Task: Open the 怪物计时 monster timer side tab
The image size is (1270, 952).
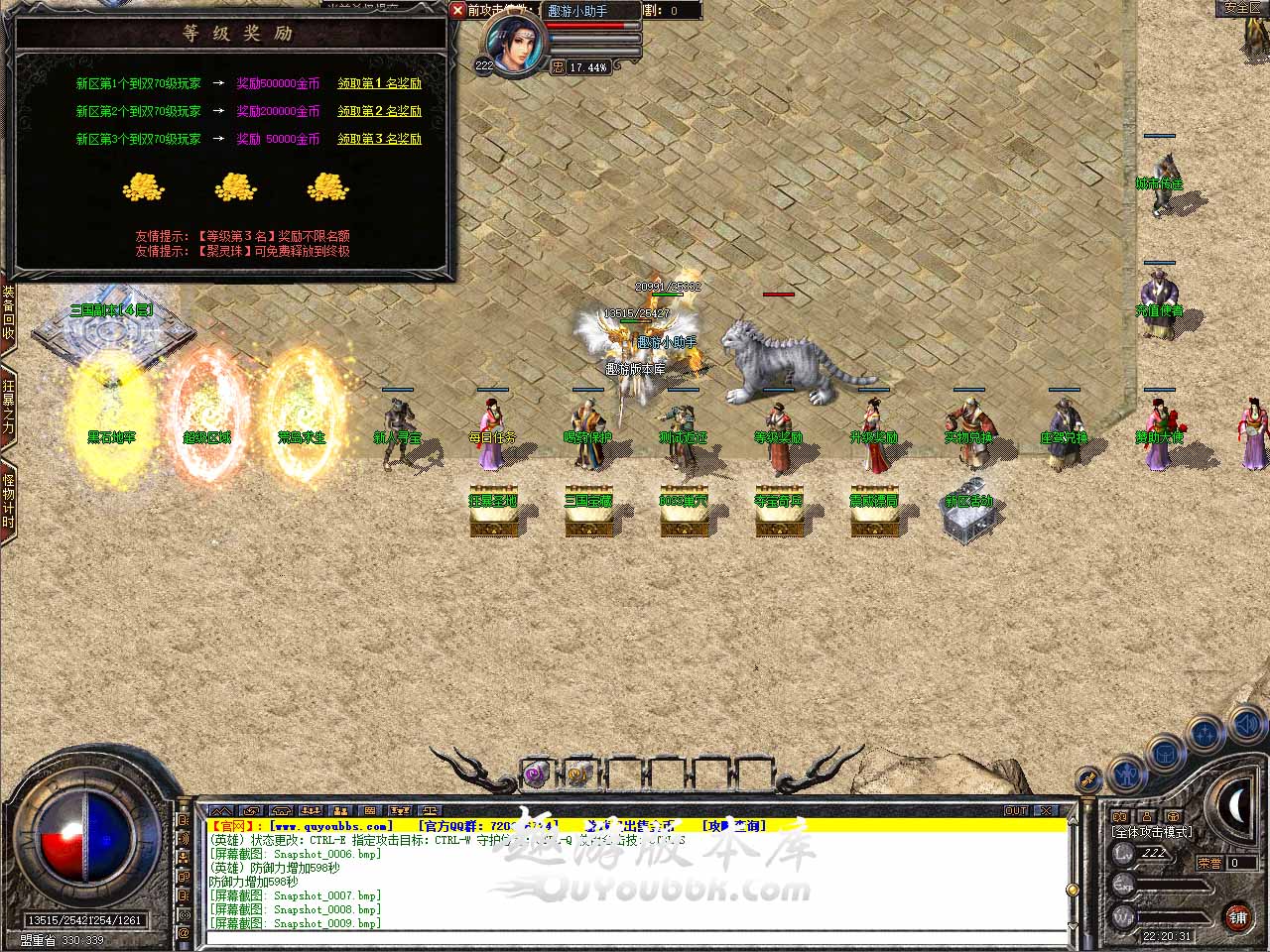Action: 8,501
